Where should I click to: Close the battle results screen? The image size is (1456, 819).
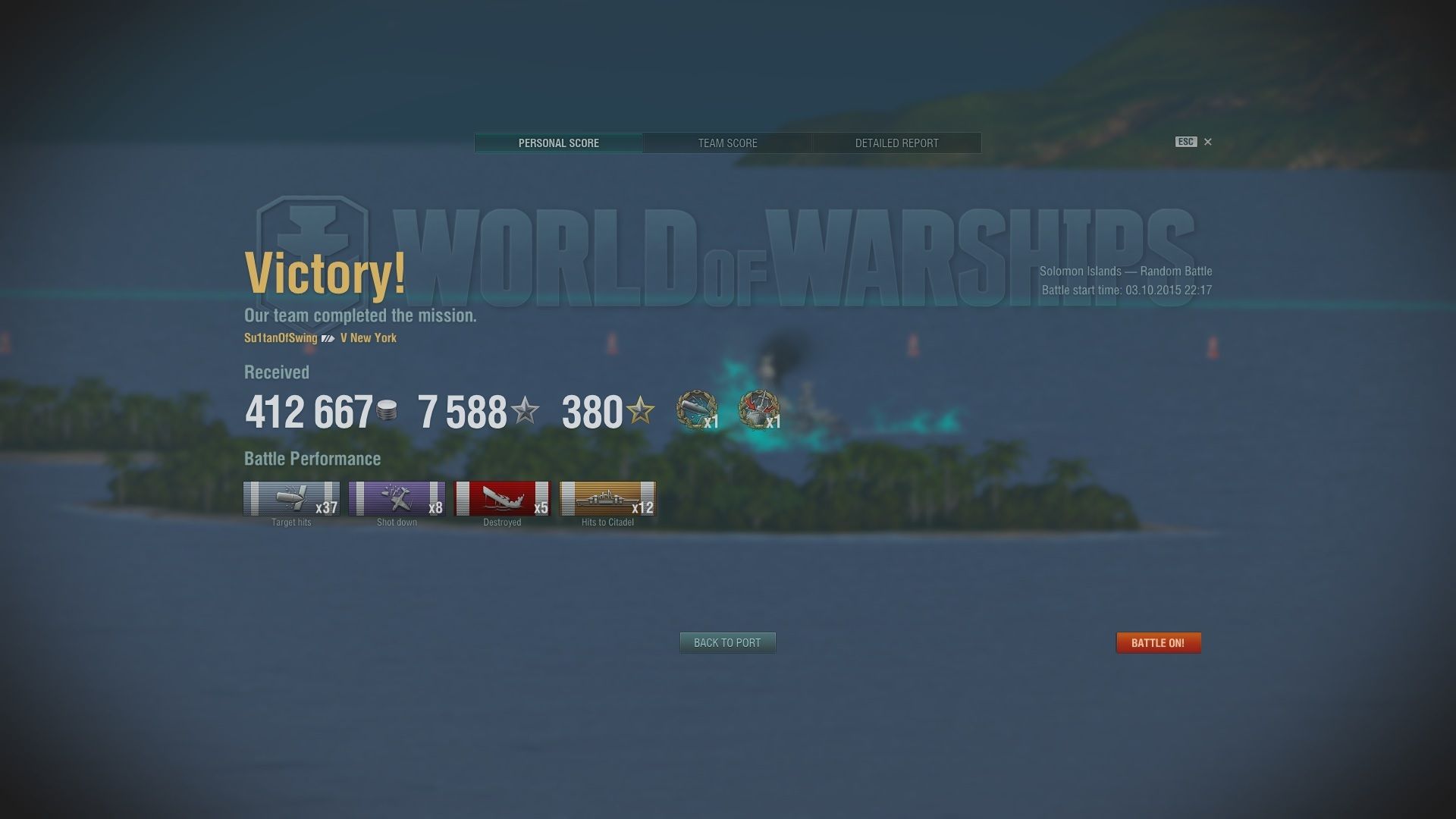(1208, 142)
